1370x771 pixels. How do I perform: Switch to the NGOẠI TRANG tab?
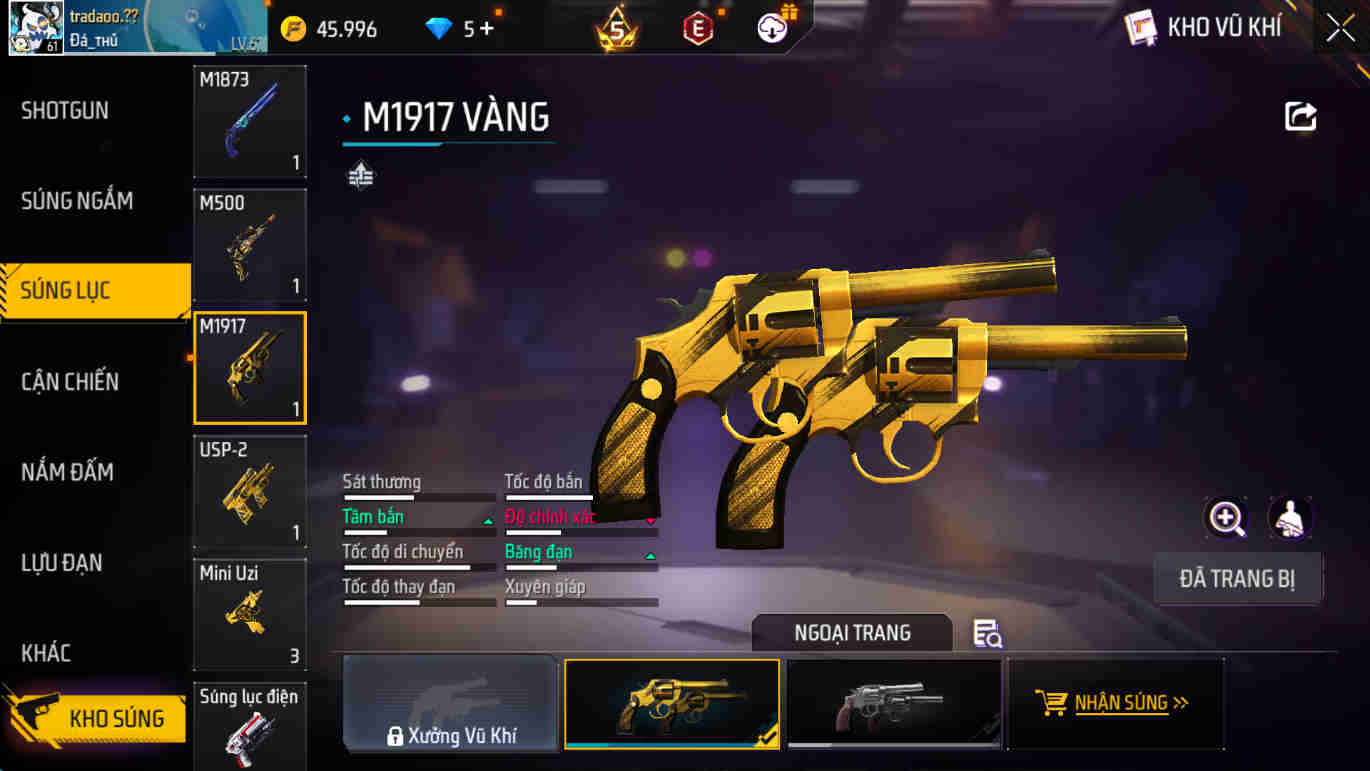(851, 633)
